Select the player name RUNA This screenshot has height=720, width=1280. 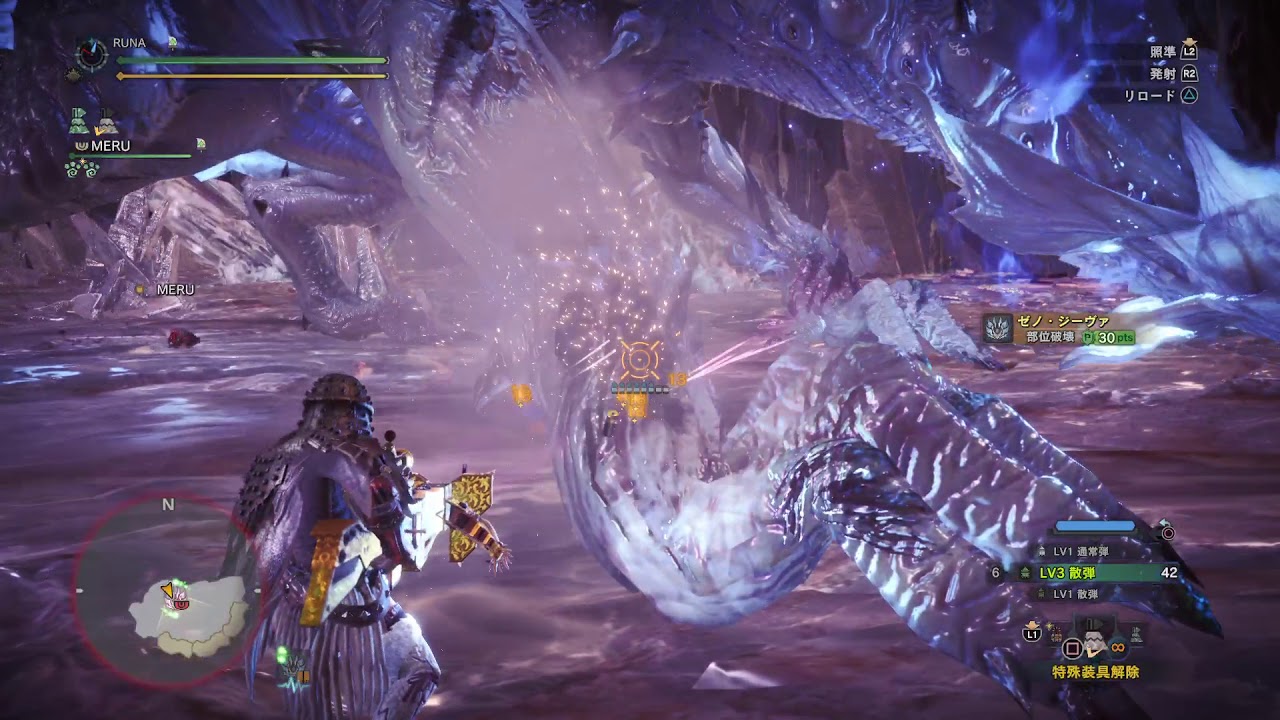pyautogui.click(x=129, y=43)
